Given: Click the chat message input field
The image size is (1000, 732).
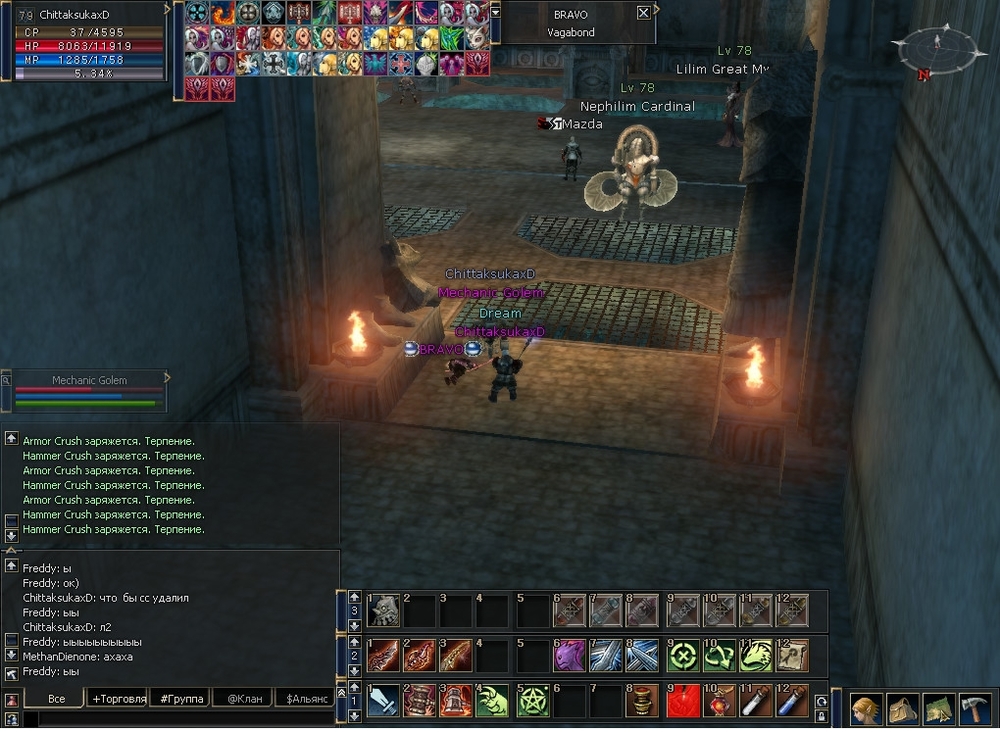Looking at the screenshot, I should [180, 718].
